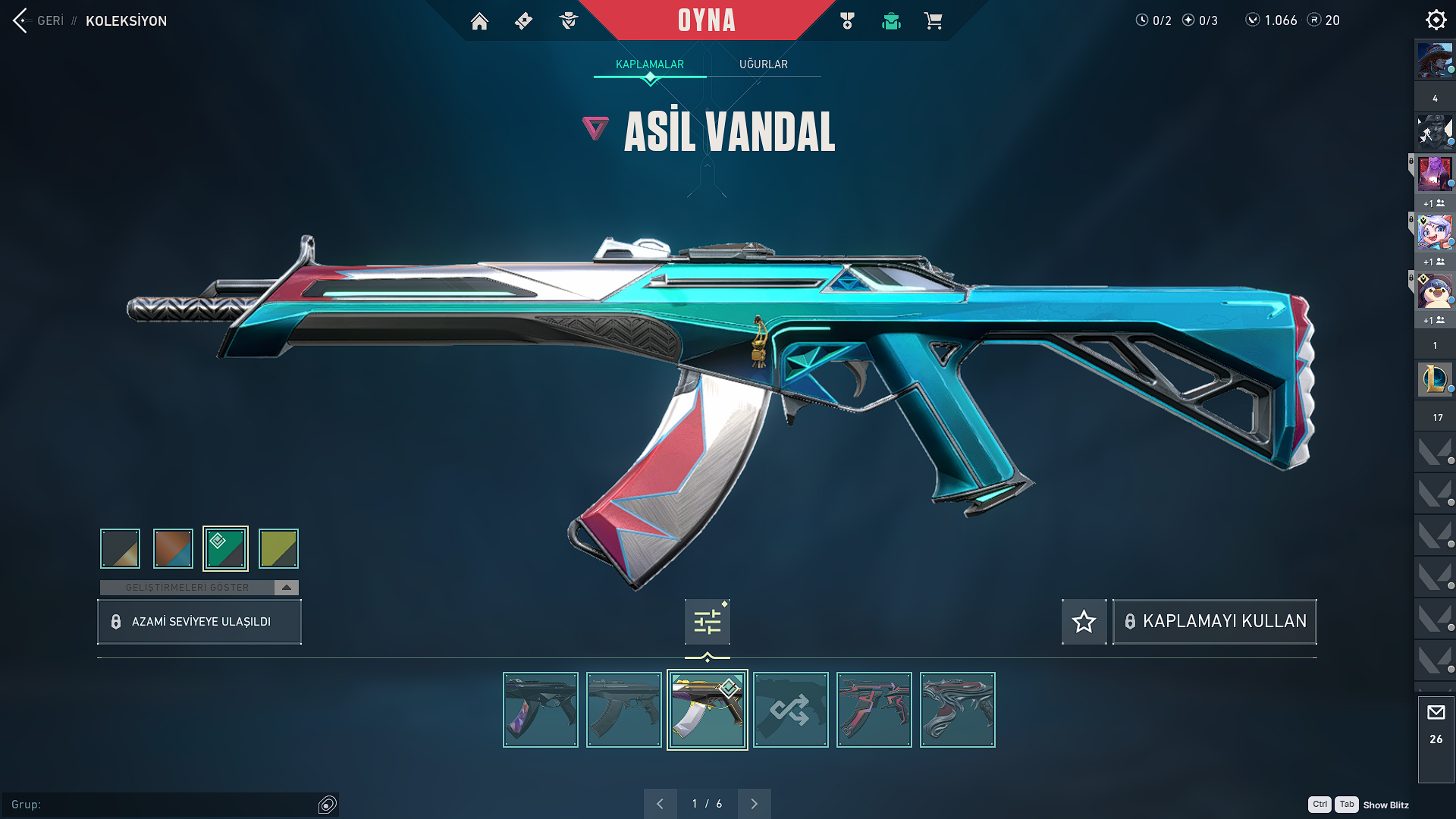The image size is (1456, 819).
Task: Choose the brown and blue variant swatch
Action: pos(173,548)
